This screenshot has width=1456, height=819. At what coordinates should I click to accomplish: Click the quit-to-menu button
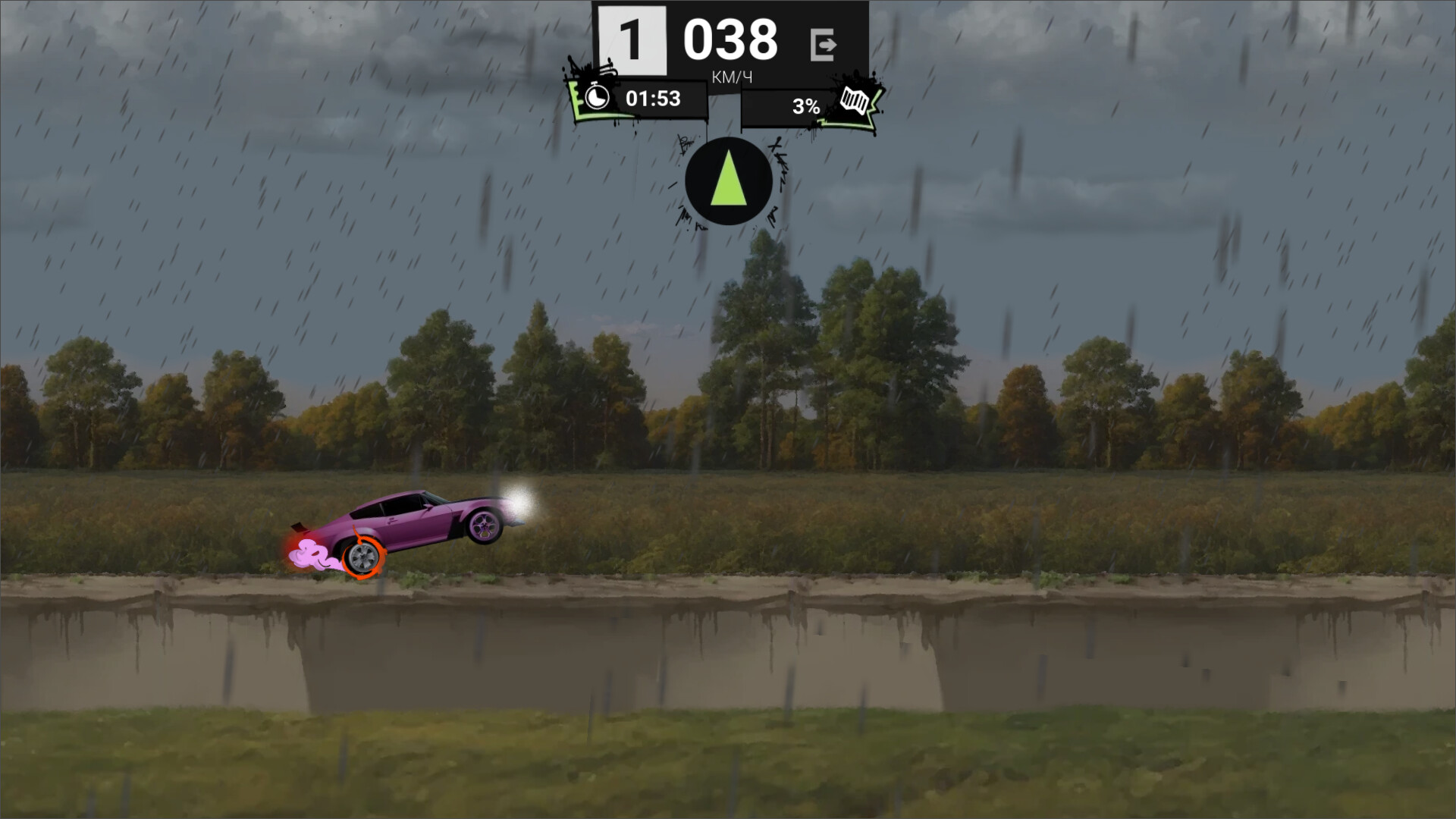(822, 43)
